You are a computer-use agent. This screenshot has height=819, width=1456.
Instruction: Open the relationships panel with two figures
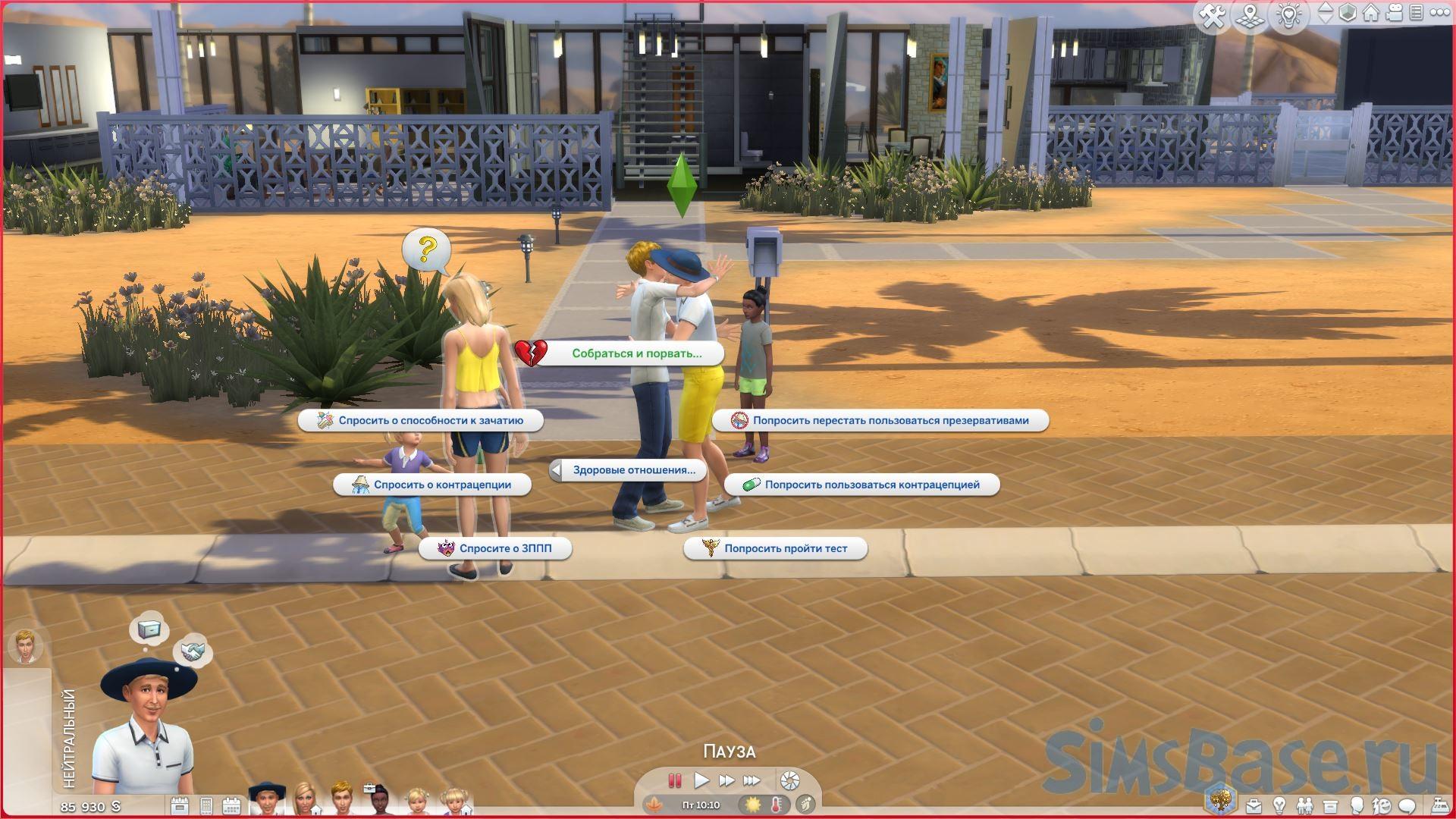(x=1304, y=805)
